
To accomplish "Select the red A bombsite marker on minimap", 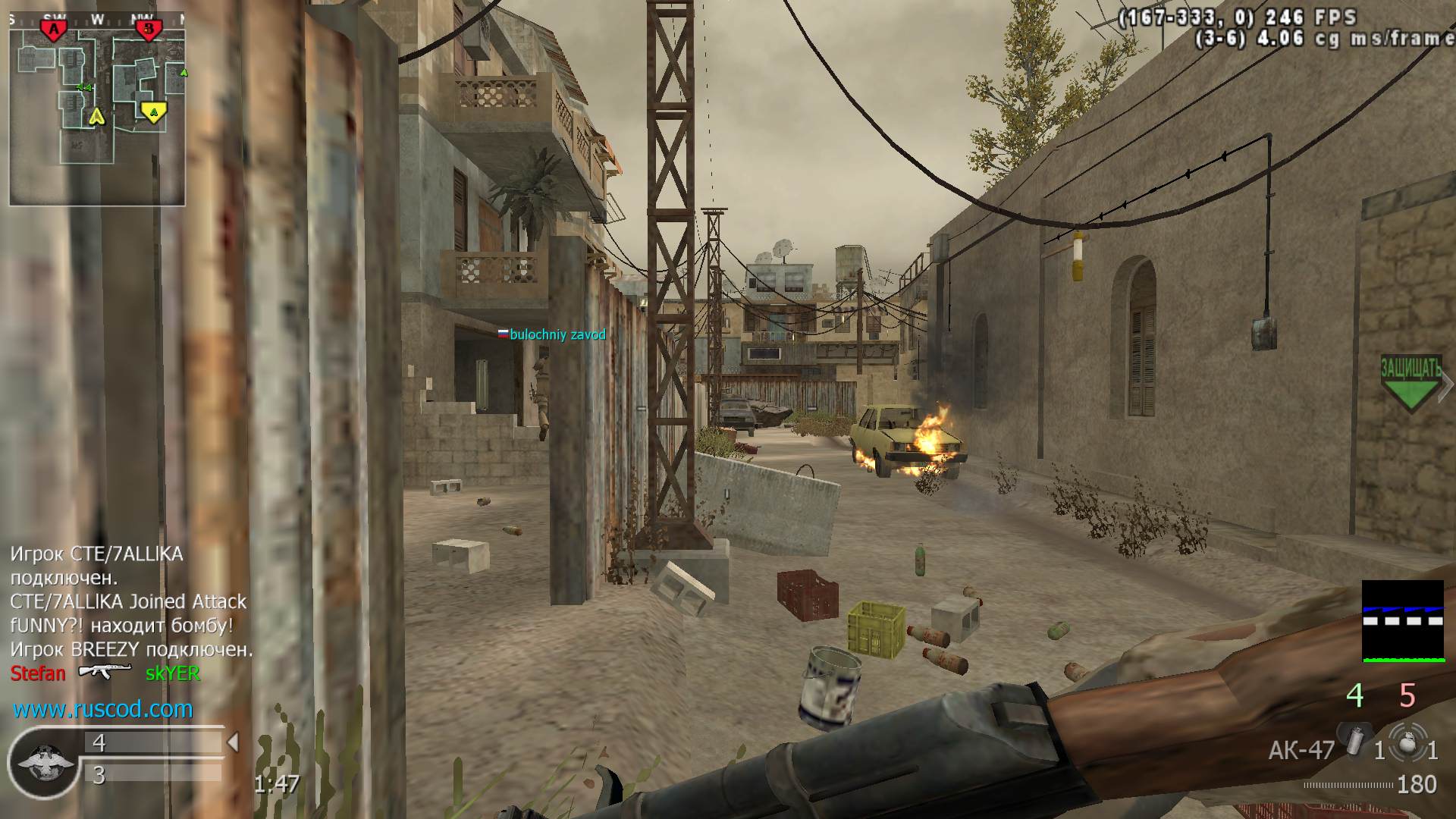I will (53, 30).
